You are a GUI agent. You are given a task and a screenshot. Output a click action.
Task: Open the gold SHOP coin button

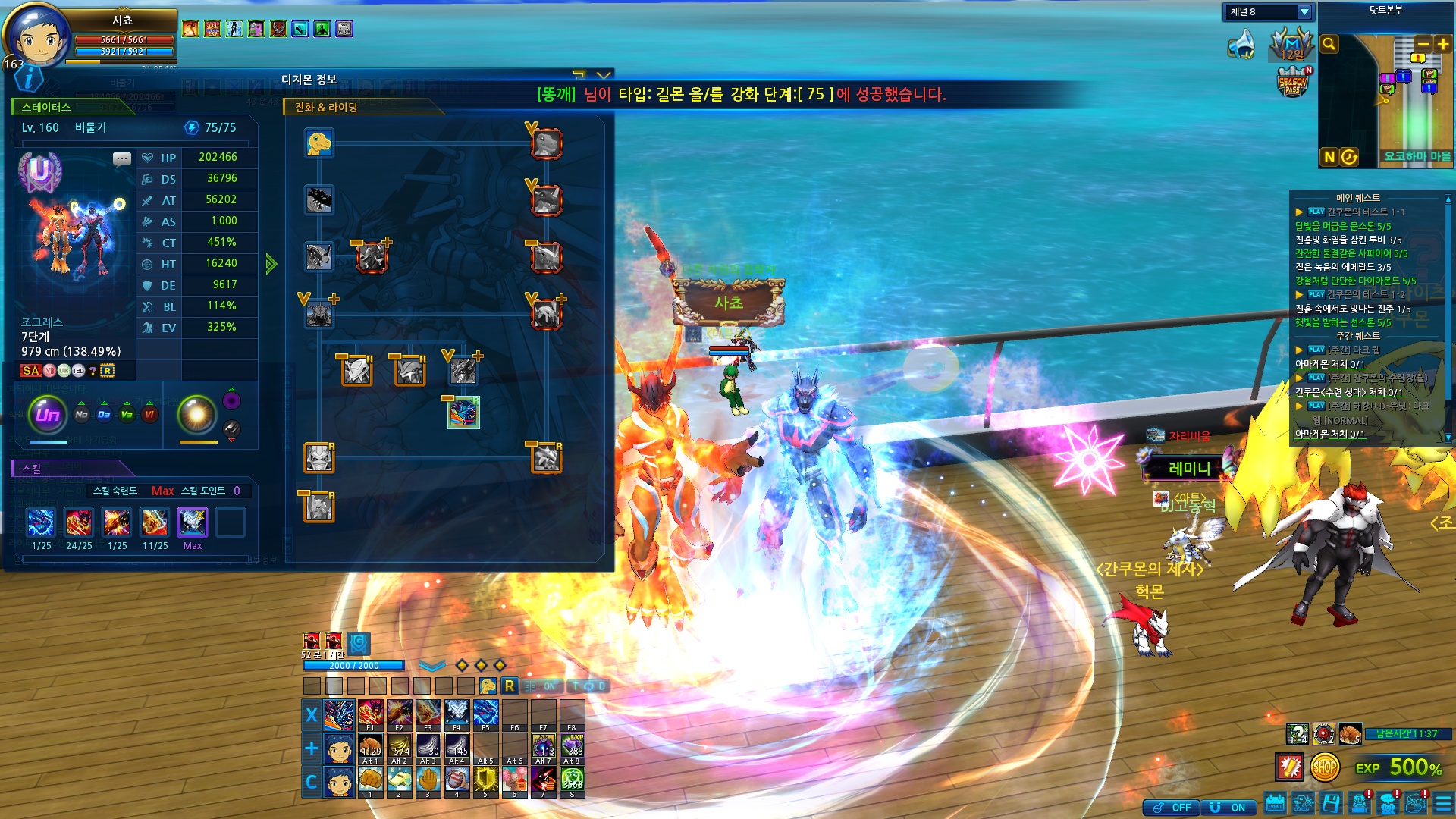tap(1324, 767)
